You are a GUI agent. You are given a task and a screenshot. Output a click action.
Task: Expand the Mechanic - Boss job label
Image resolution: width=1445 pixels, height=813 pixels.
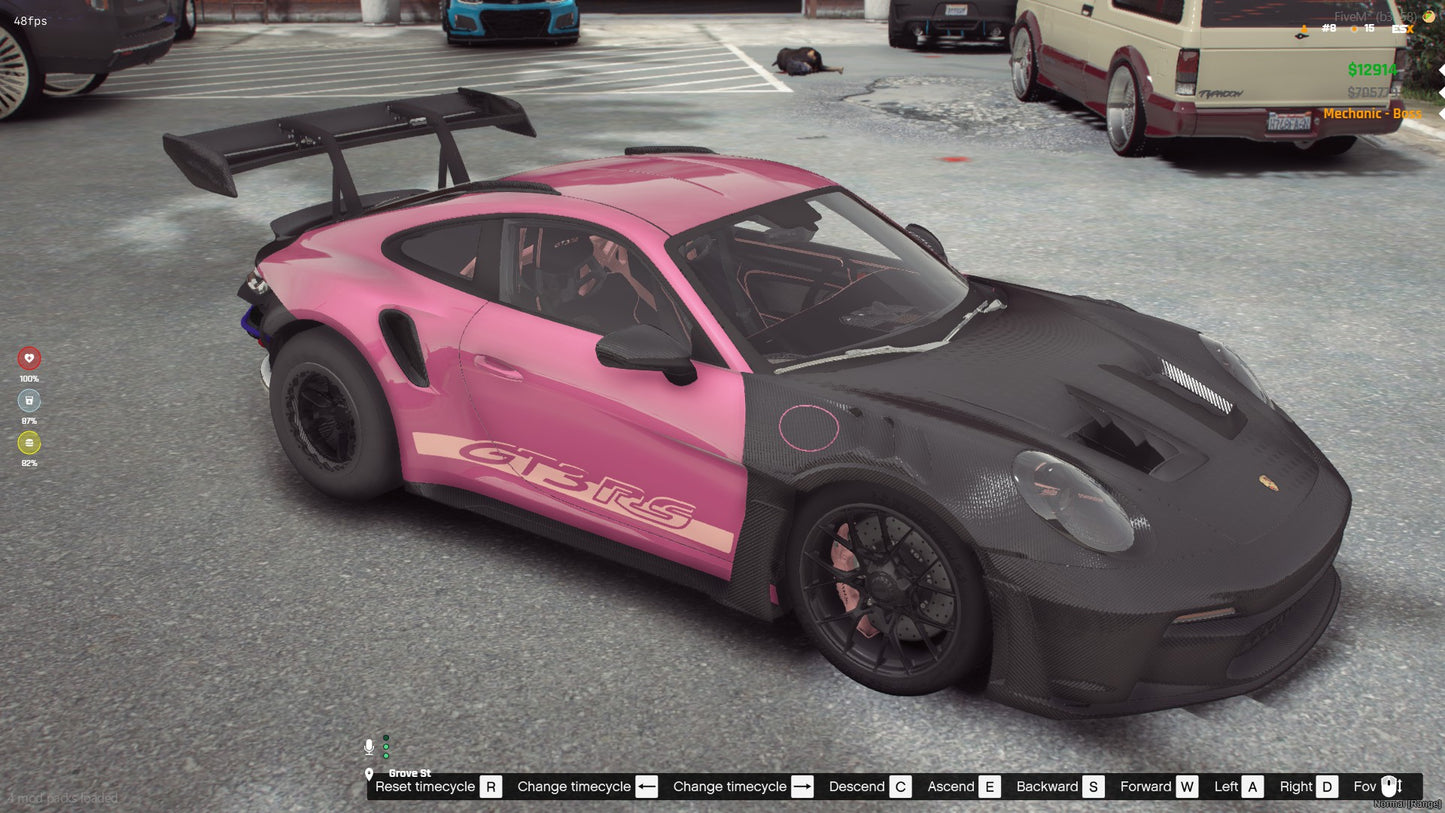(1373, 113)
